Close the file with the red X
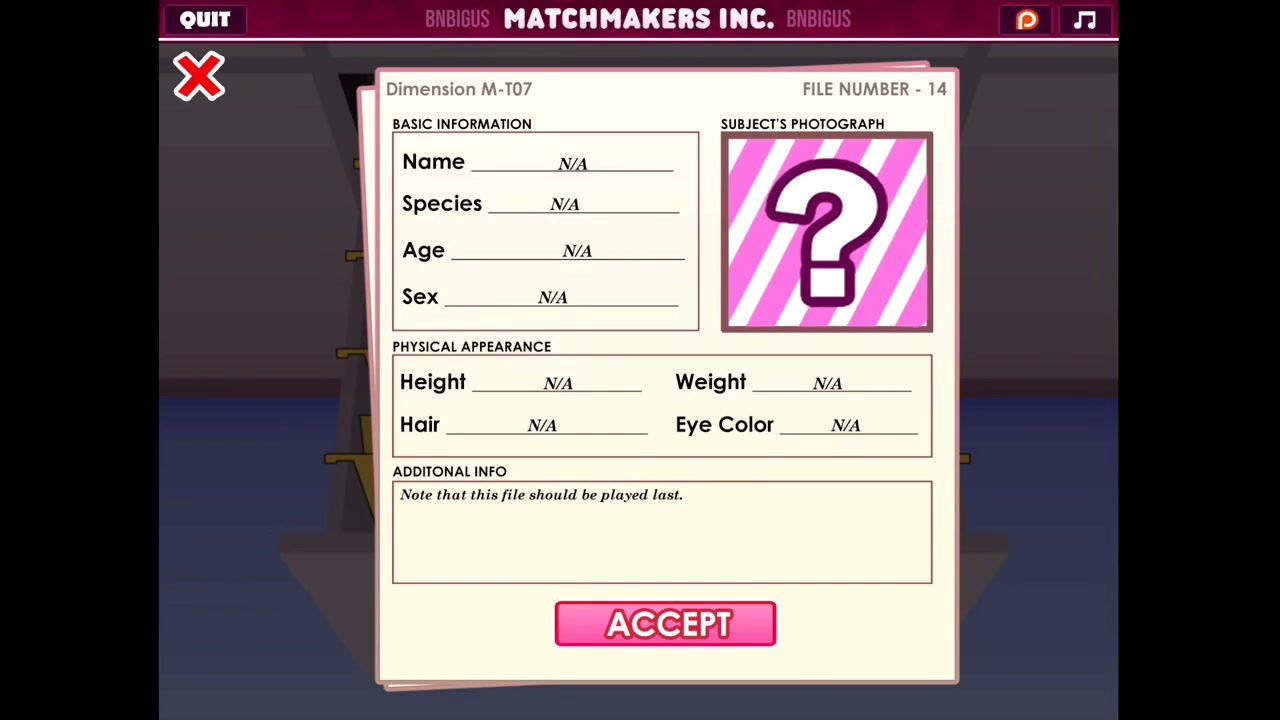This screenshot has width=1280, height=720. pos(199,77)
